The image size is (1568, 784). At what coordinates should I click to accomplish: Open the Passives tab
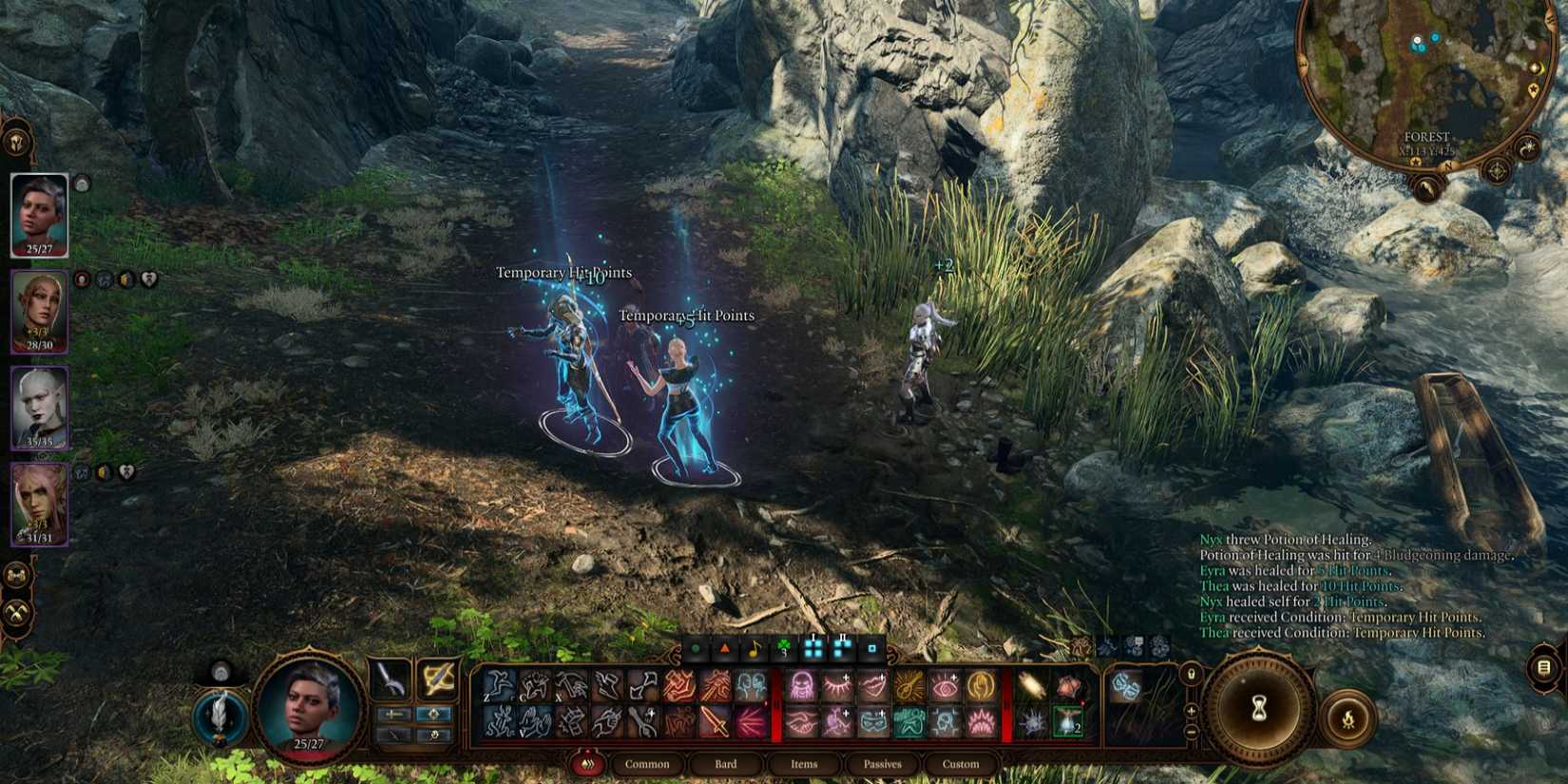882,763
